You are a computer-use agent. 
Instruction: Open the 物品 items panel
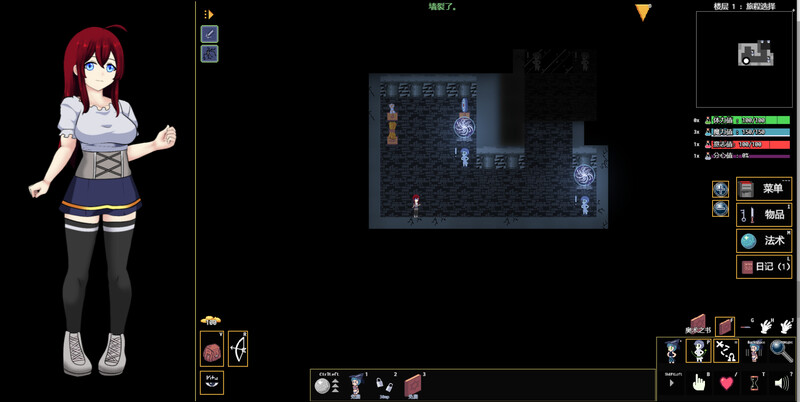tap(763, 215)
